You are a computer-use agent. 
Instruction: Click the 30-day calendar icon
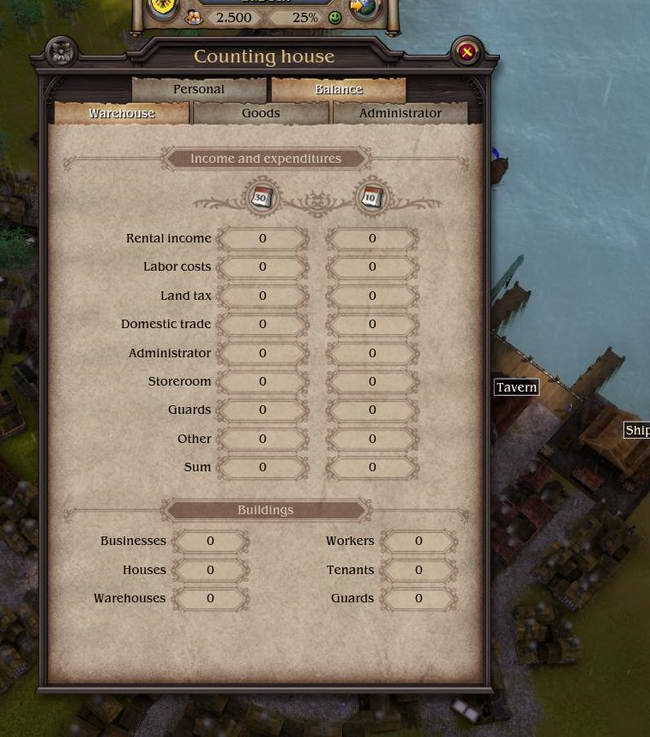262,196
